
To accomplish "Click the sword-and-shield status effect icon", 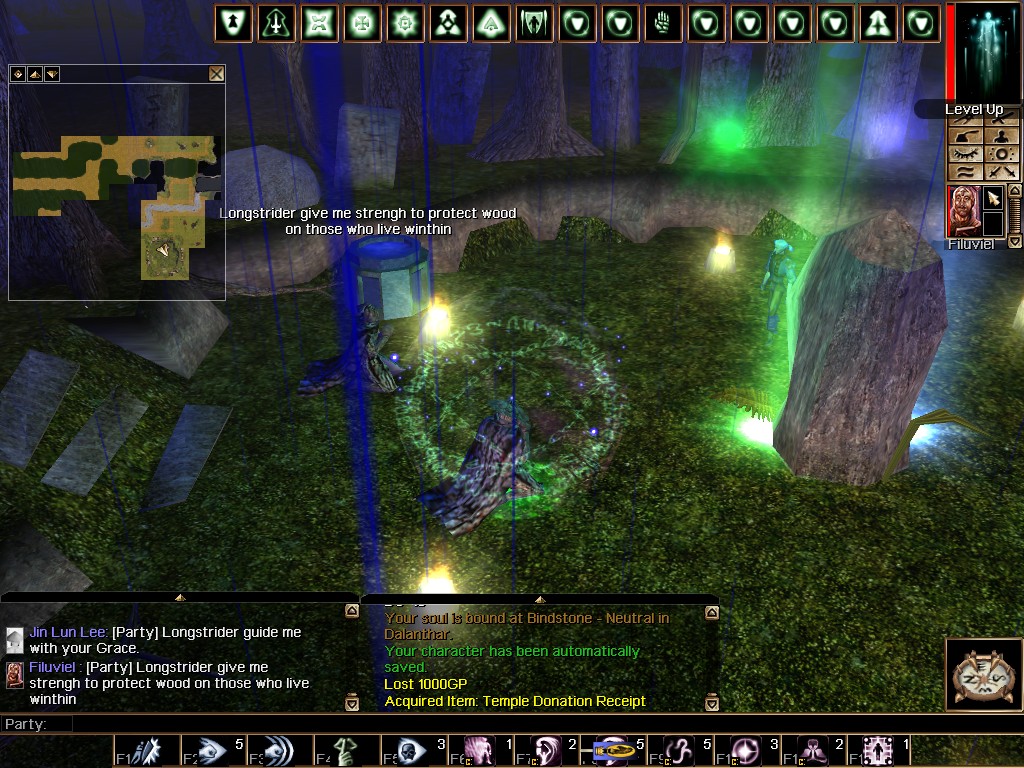I will coord(277,23).
